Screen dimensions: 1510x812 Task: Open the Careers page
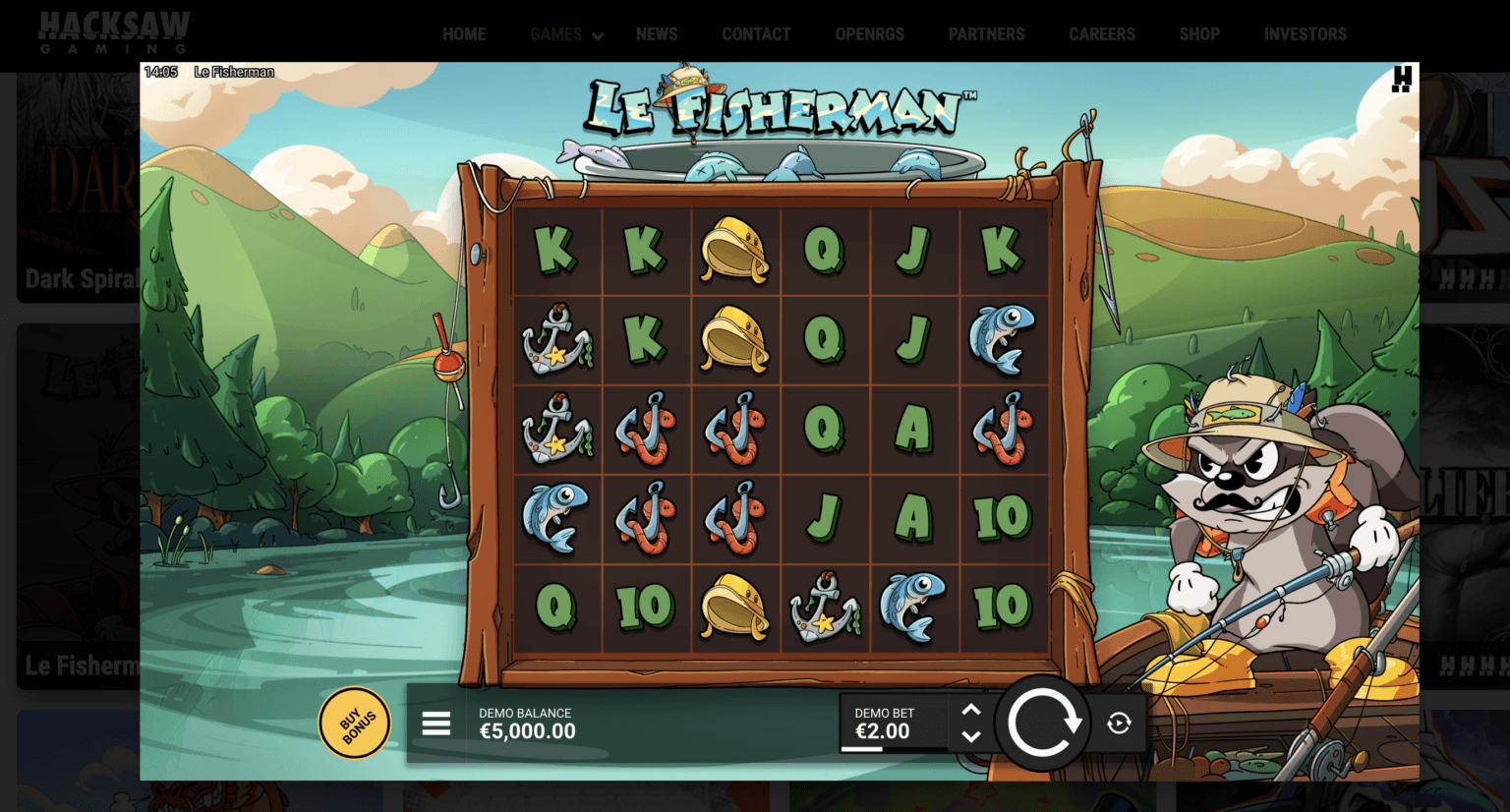click(1102, 34)
